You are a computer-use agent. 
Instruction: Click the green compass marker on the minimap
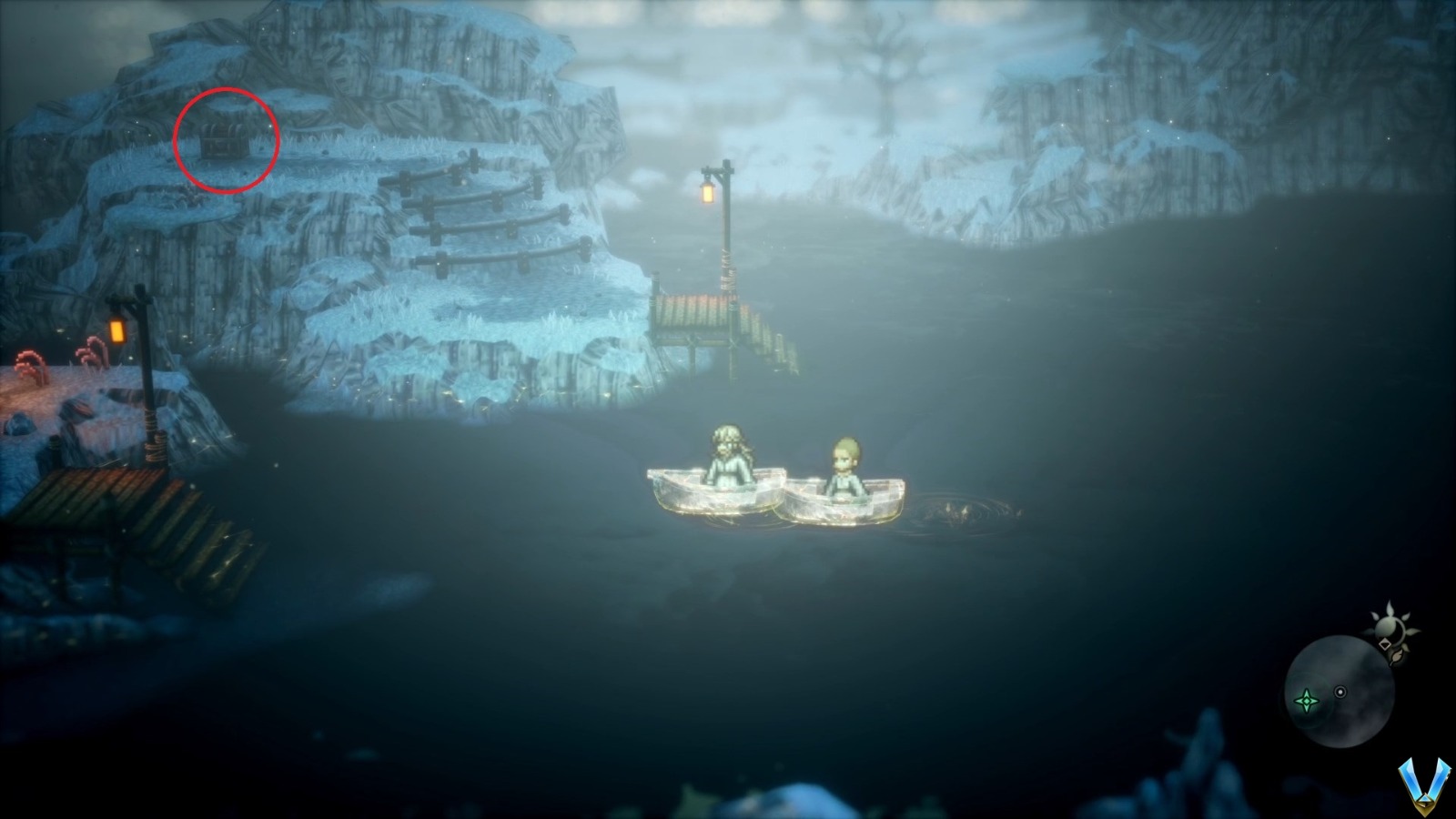coord(1307,701)
